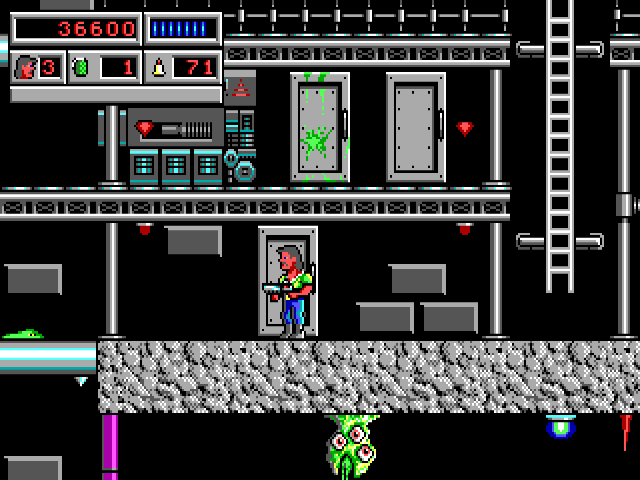Click the bullet ammo icon
The height and width of the screenshot is (480, 640).
pos(158,68)
